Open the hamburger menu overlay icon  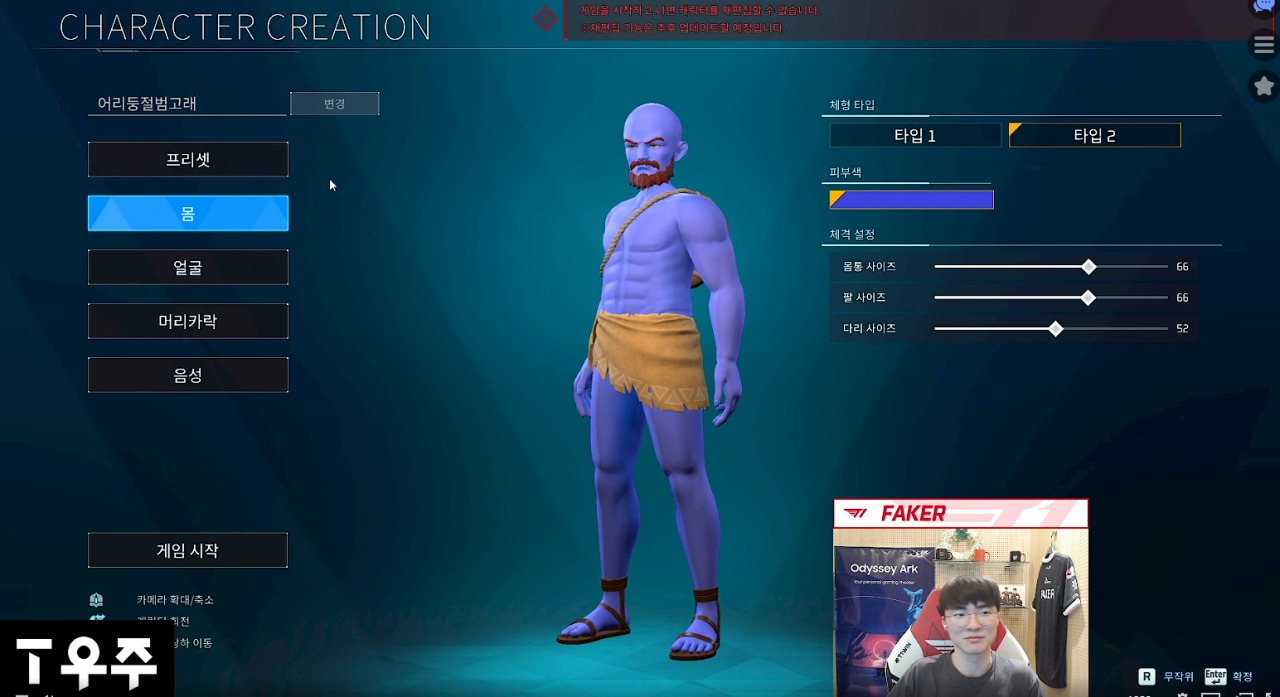(x=1264, y=45)
